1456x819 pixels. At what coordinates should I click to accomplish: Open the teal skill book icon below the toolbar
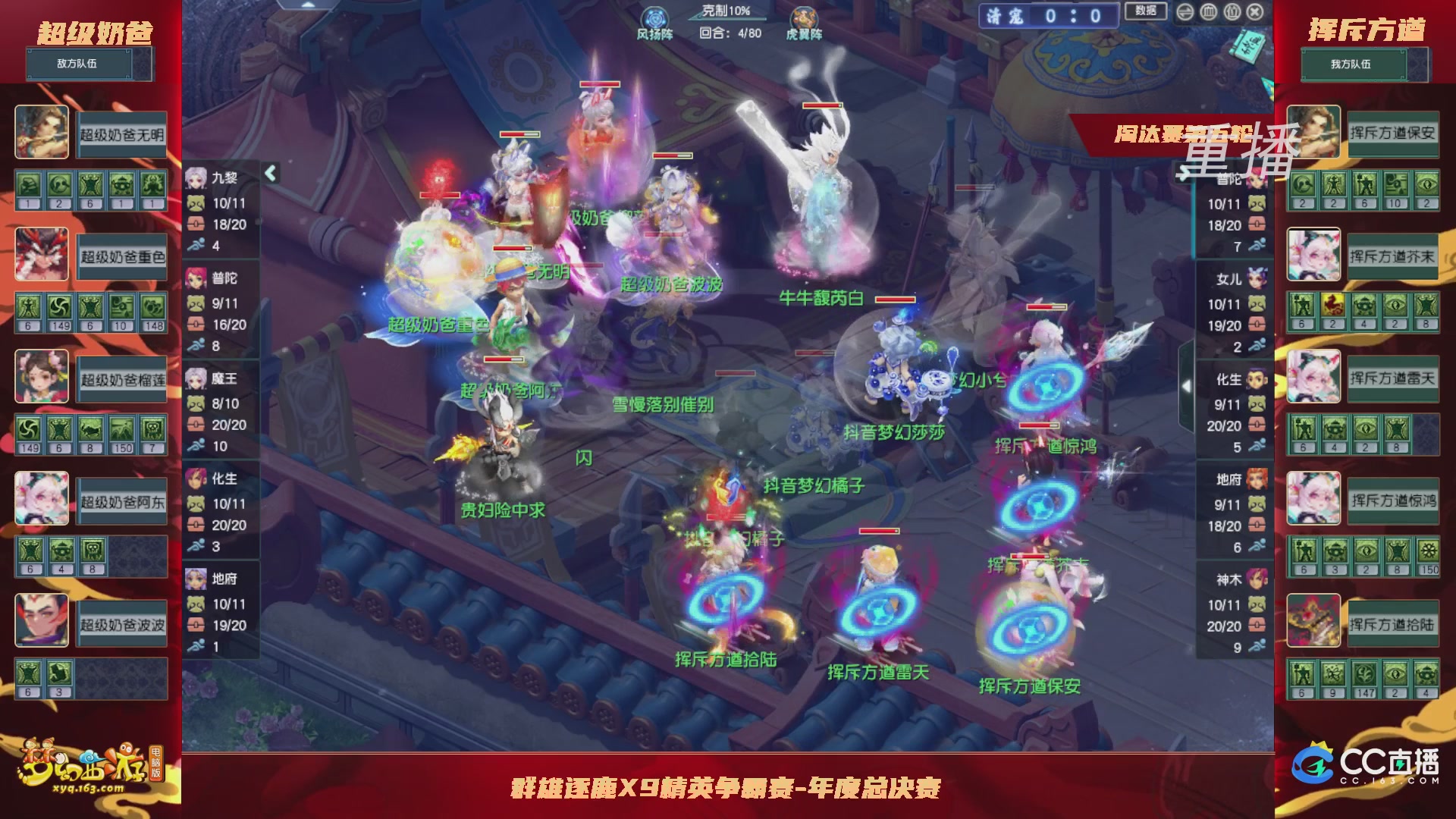[1247, 46]
